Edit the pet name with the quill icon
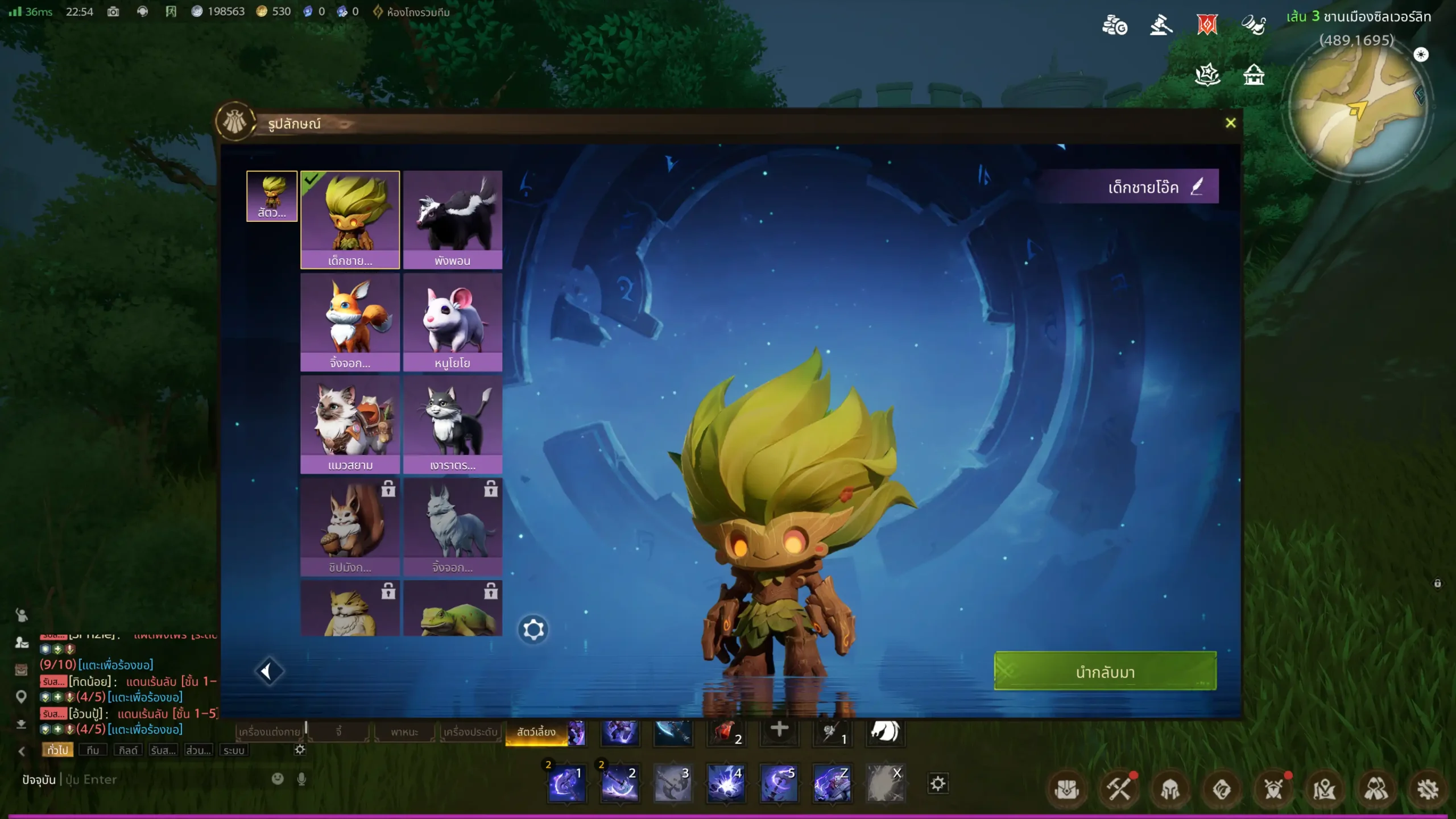The image size is (1456, 819). [x=1197, y=187]
